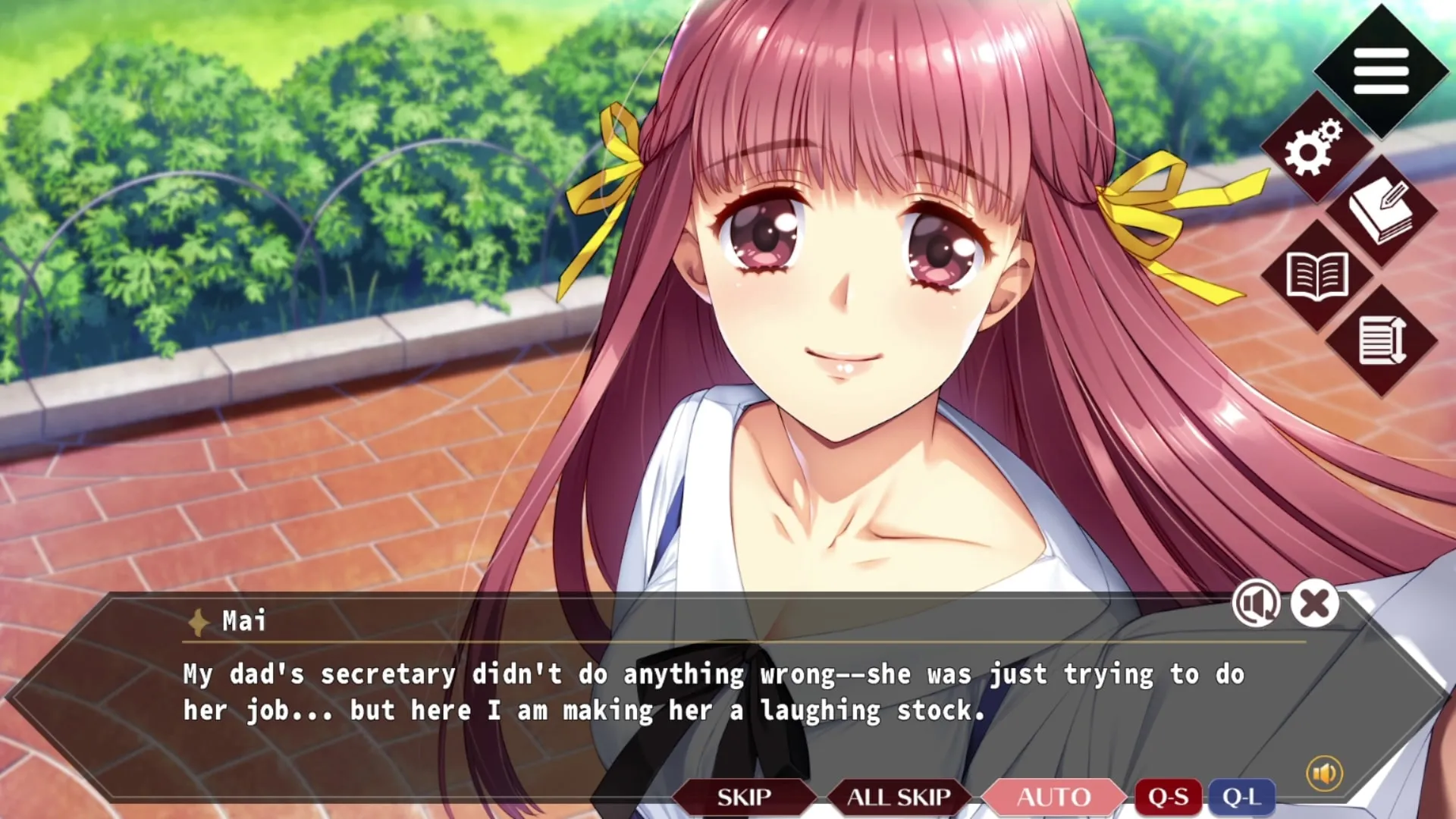Open settings via the gears icon
The height and width of the screenshot is (819, 1456).
click(x=1313, y=148)
